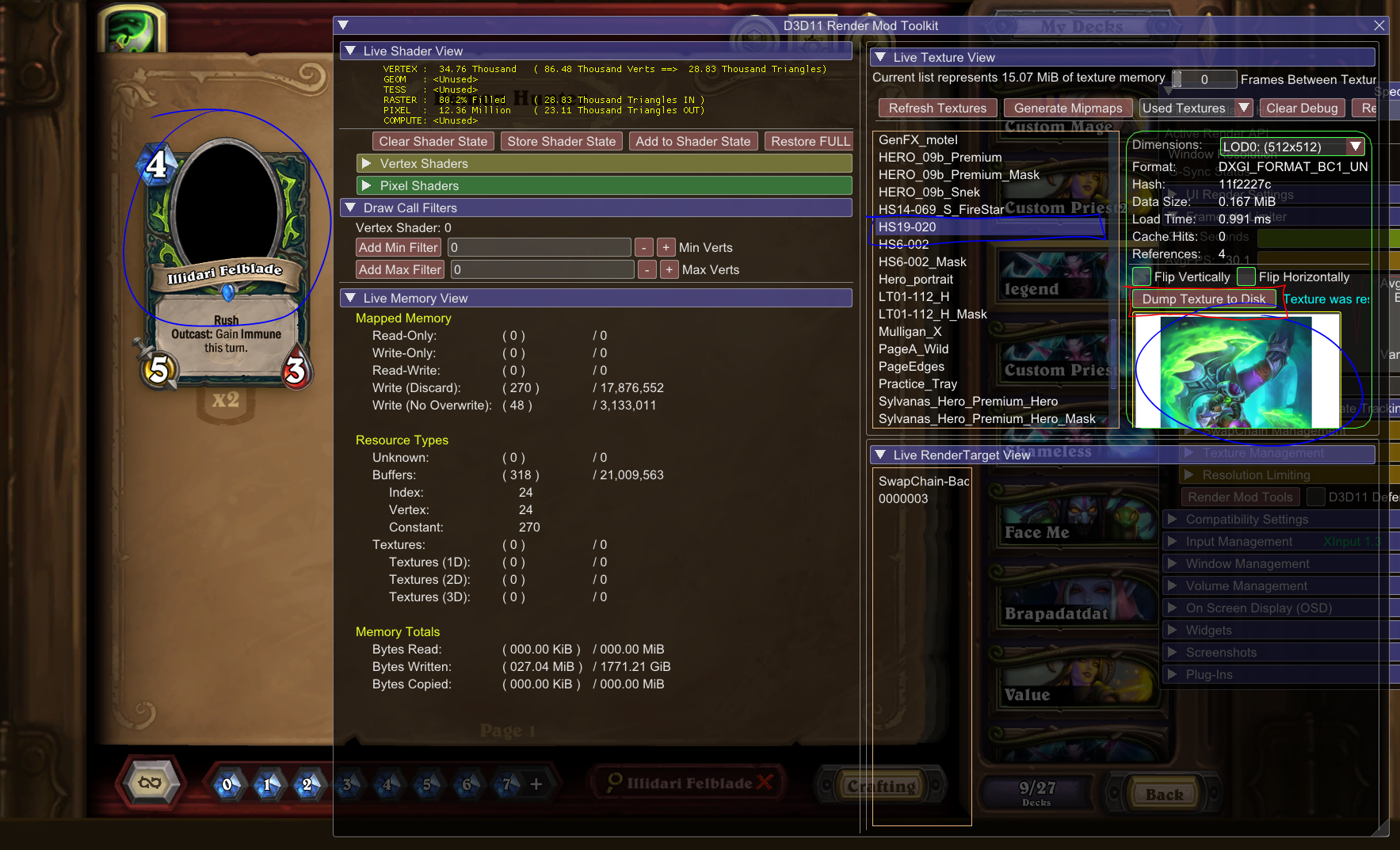Click the plus button beside Max Verts
Image resolution: width=1400 pixels, height=850 pixels.
point(669,269)
